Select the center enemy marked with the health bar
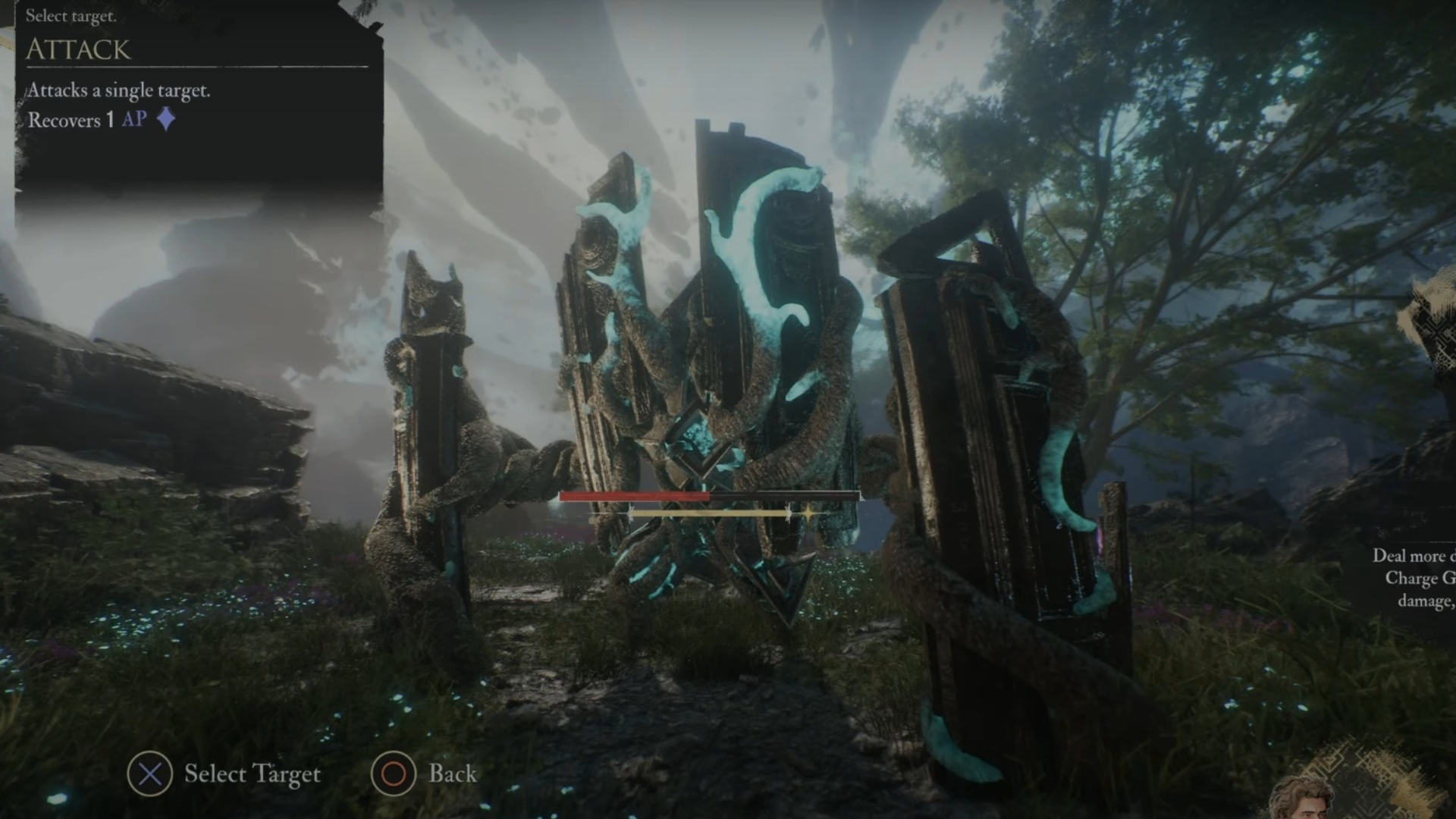 tap(709, 364)
